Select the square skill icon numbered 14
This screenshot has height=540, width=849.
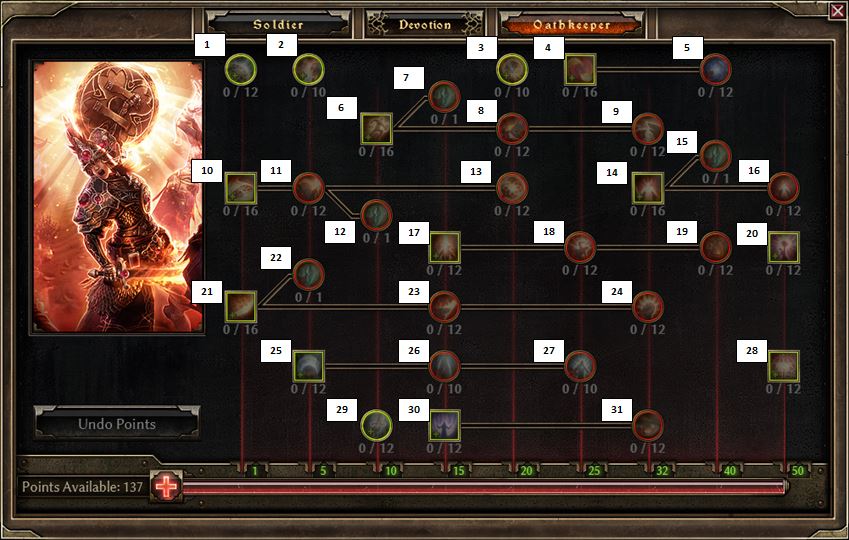(648, 187)
